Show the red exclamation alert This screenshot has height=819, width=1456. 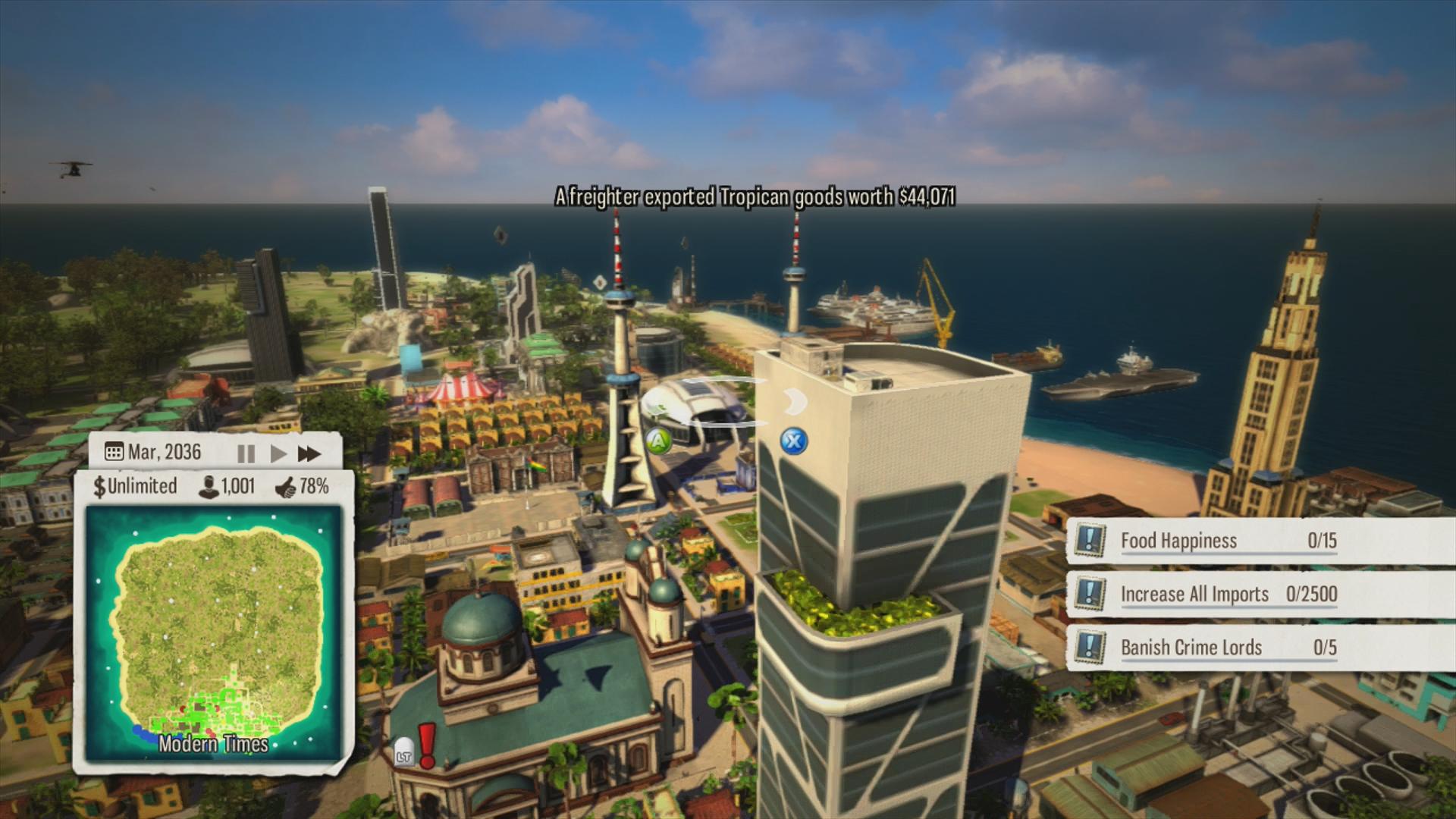pyautogui.click(x=427, y=745)
